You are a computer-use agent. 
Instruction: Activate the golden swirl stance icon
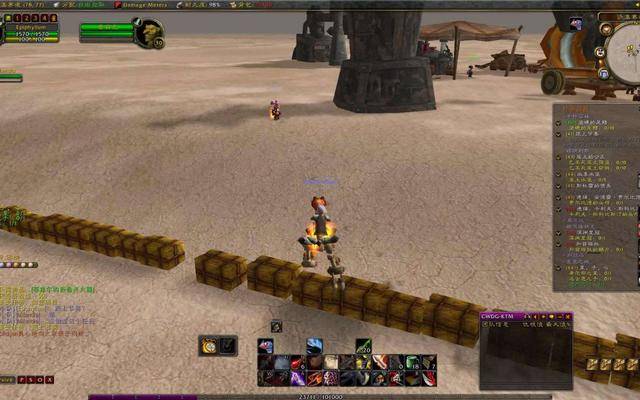209,345
